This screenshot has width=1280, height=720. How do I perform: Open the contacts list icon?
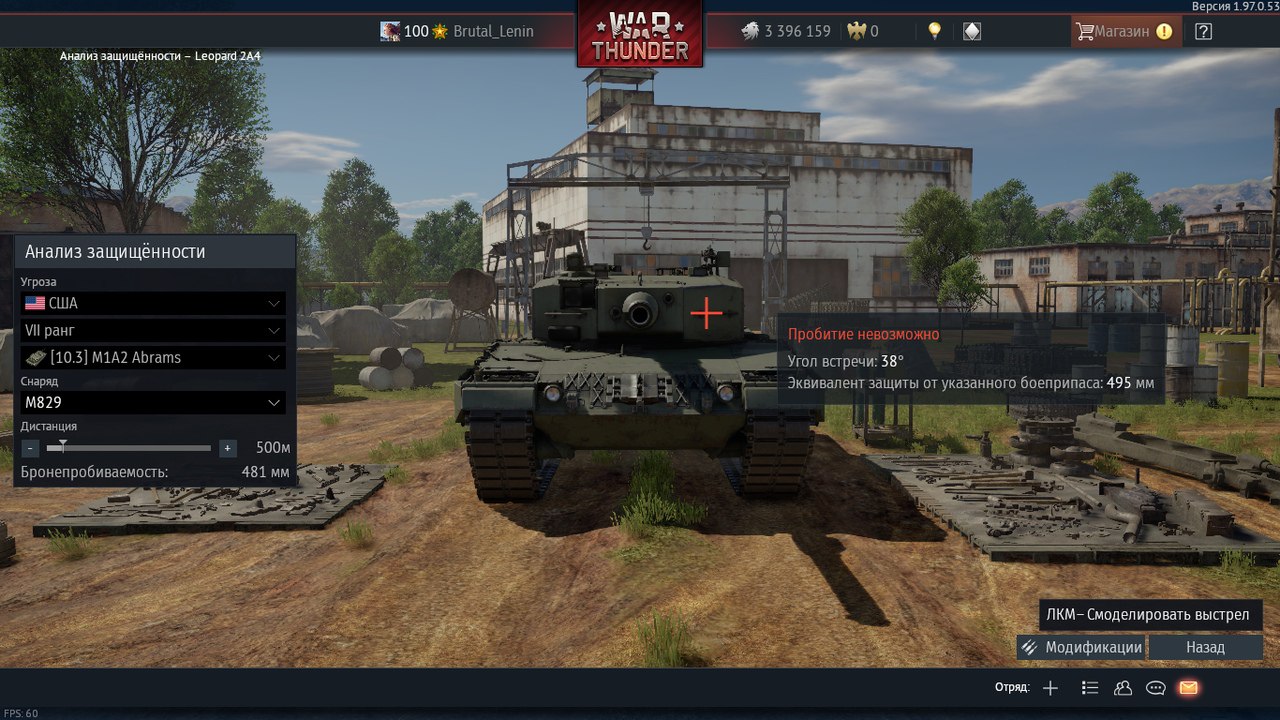[x=1123, y=687]
